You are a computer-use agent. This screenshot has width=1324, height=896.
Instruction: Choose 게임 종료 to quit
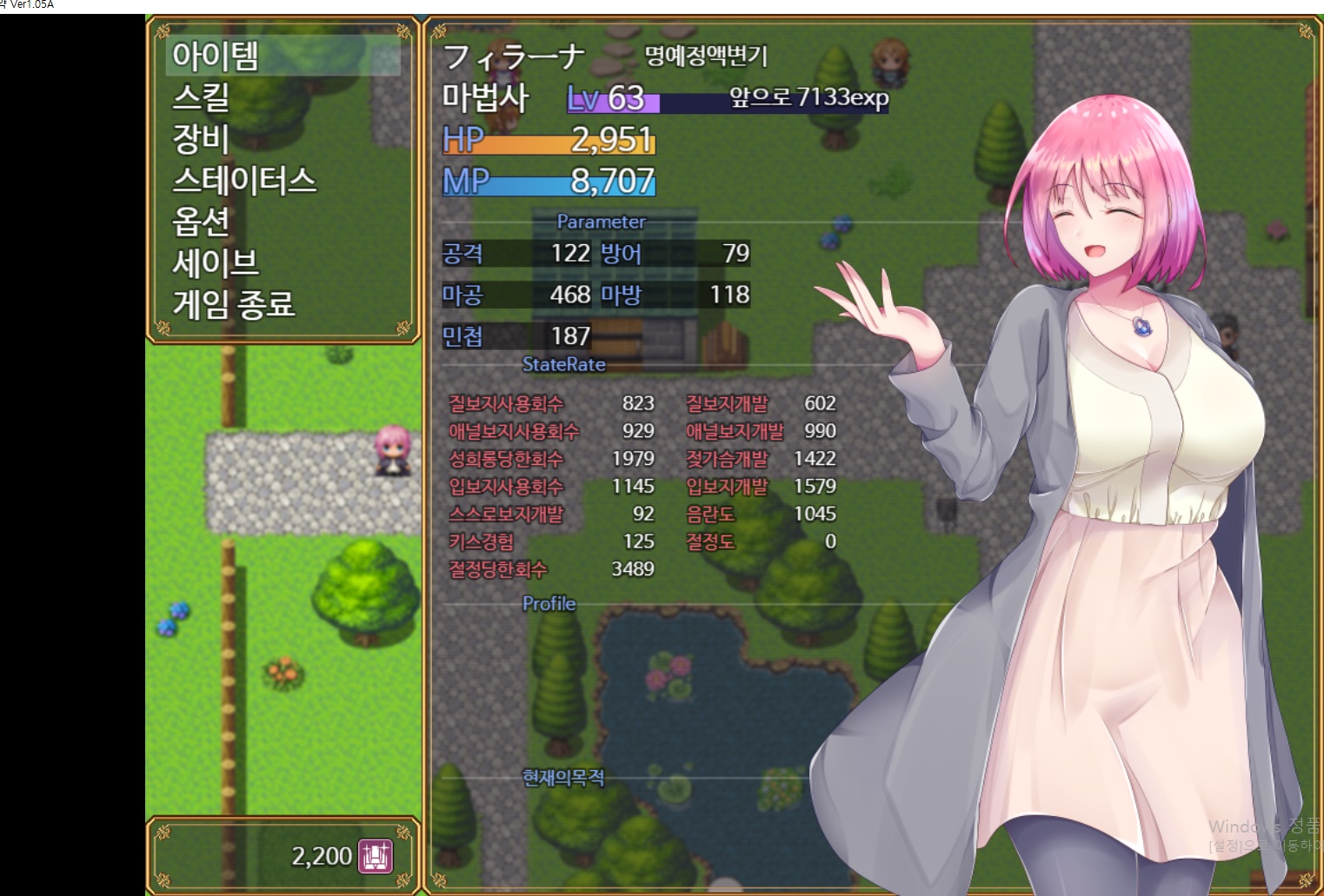click(283, 304)
